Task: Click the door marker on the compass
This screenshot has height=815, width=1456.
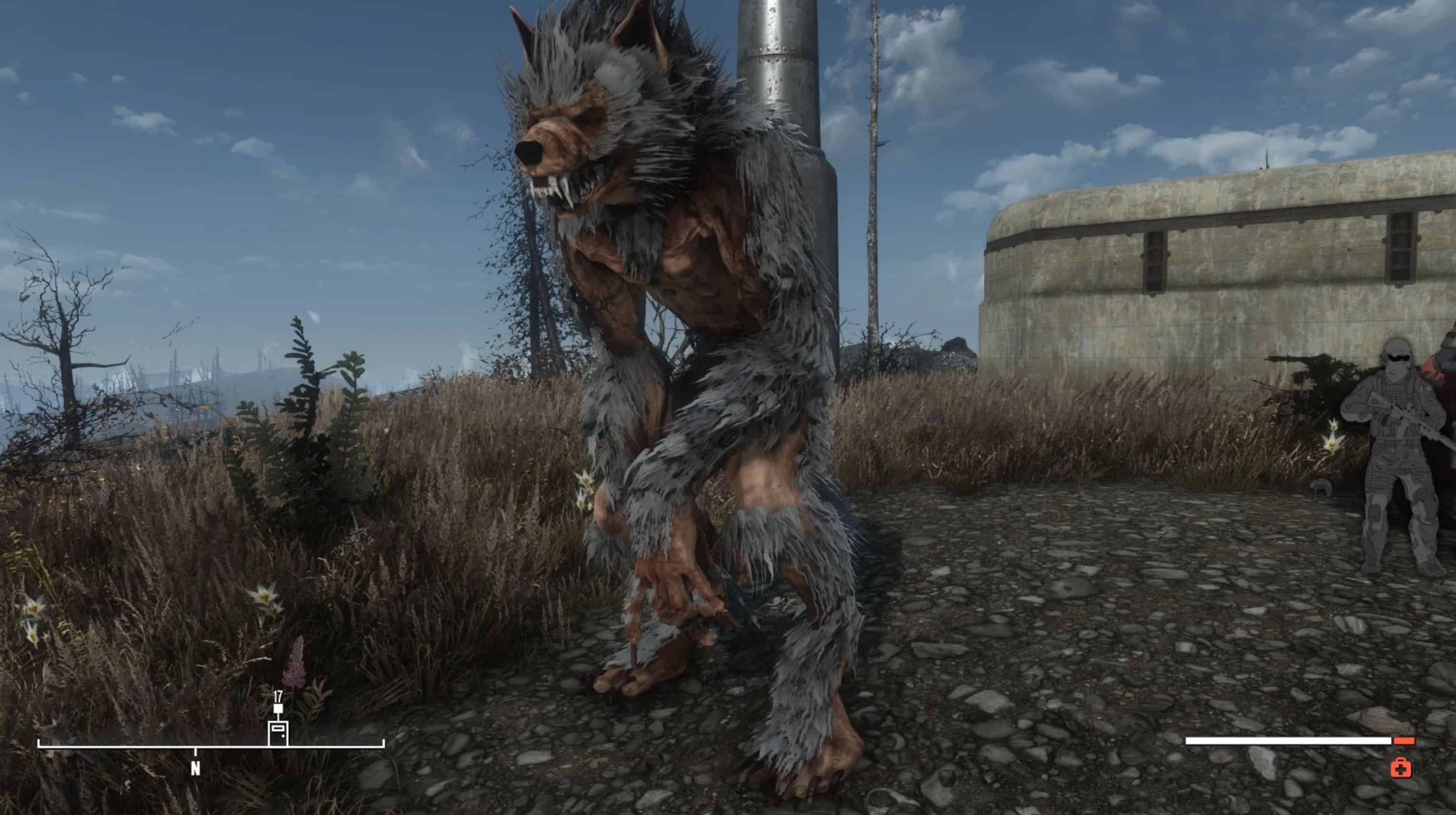Action: point(277,734)
